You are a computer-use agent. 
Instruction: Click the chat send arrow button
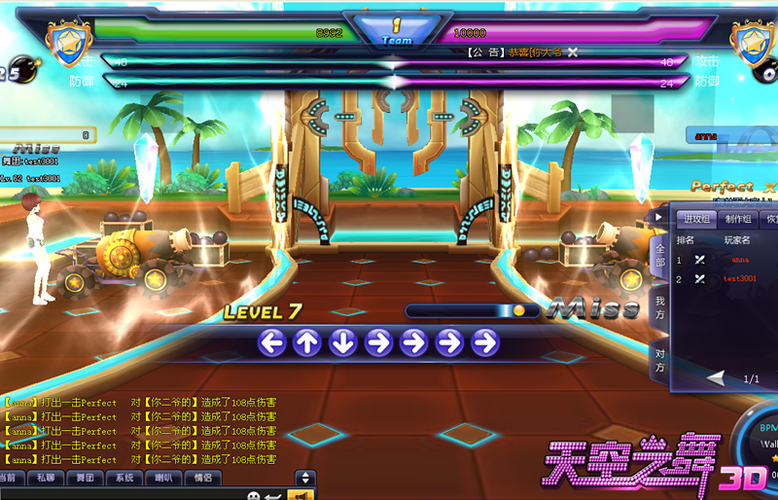272,495
